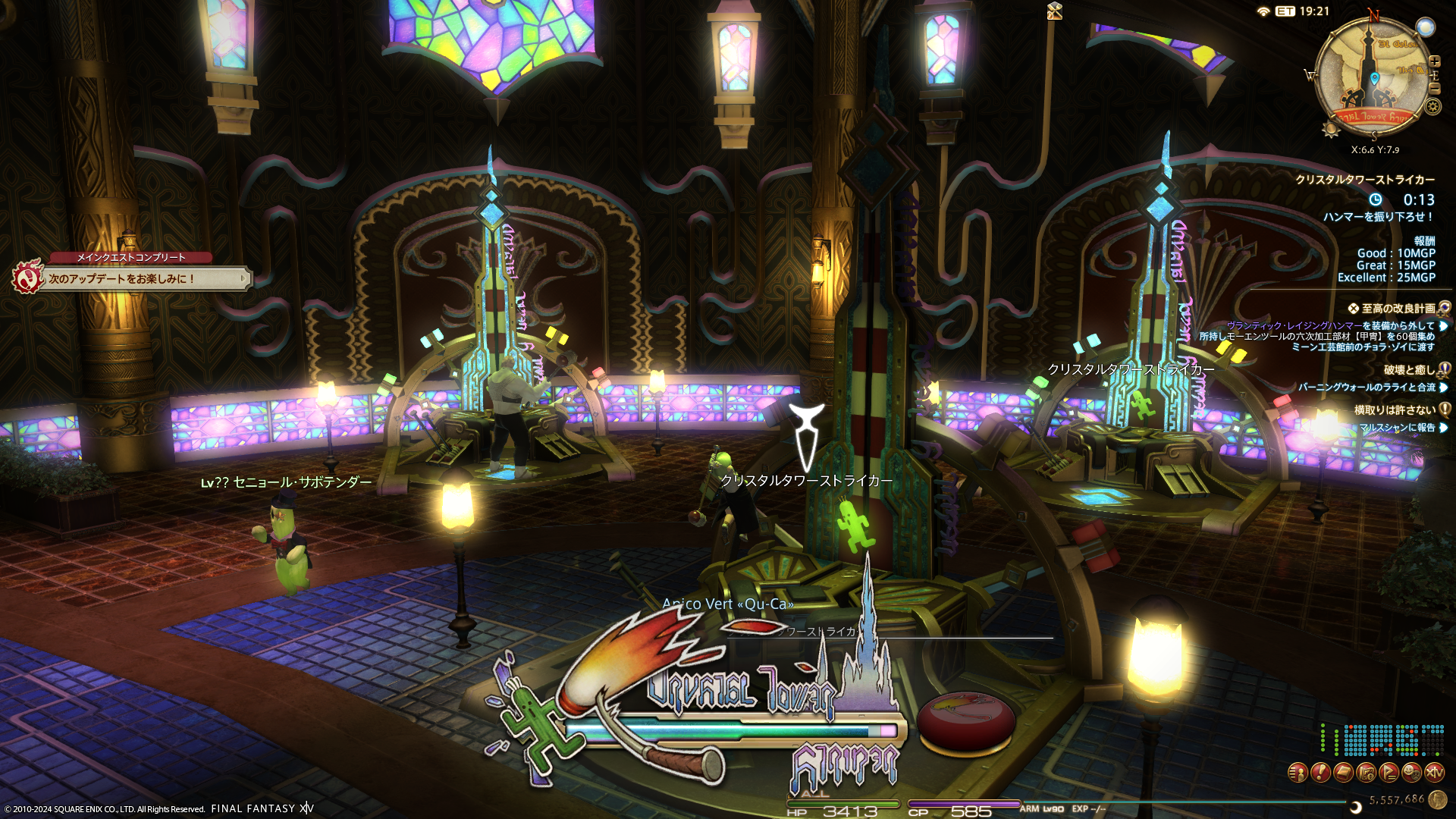Zoom in the minimap with plus button
This screenshot has height=819, width=1456.
(1434, 61)
